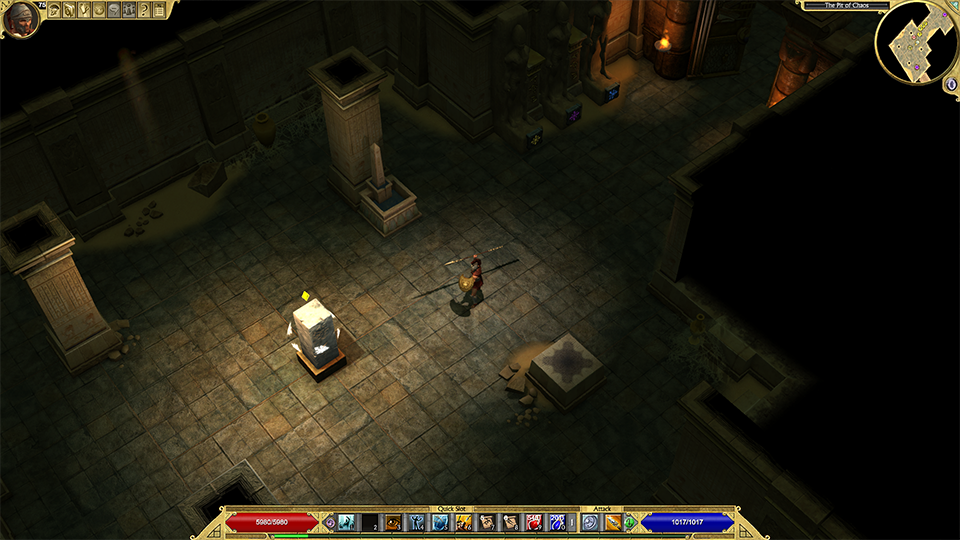Open the quest log list icon
960x540 pixels.
tap(159, 10)
